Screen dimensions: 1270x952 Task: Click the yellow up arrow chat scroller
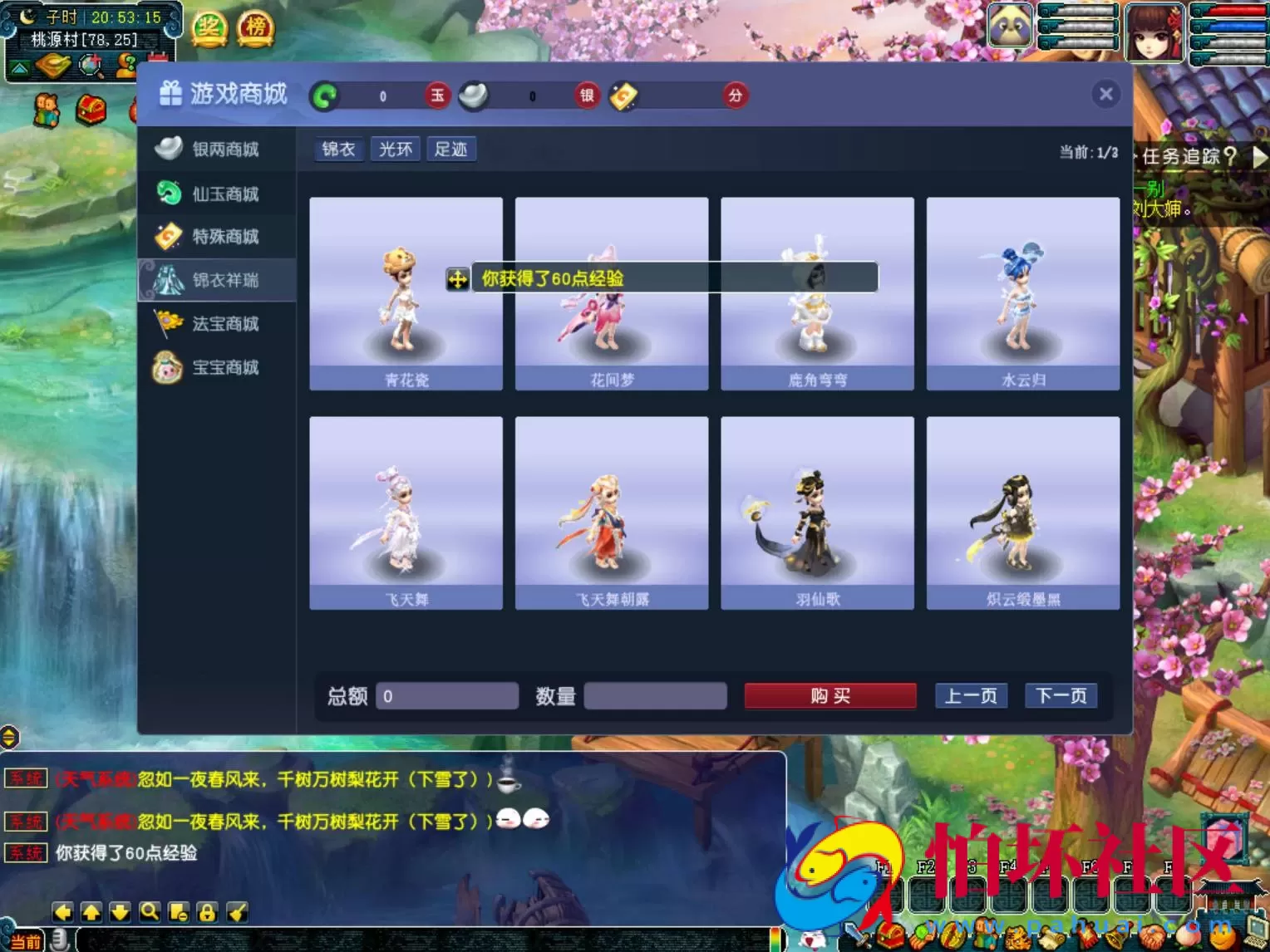pyautogui.click(x=91, y=910)
